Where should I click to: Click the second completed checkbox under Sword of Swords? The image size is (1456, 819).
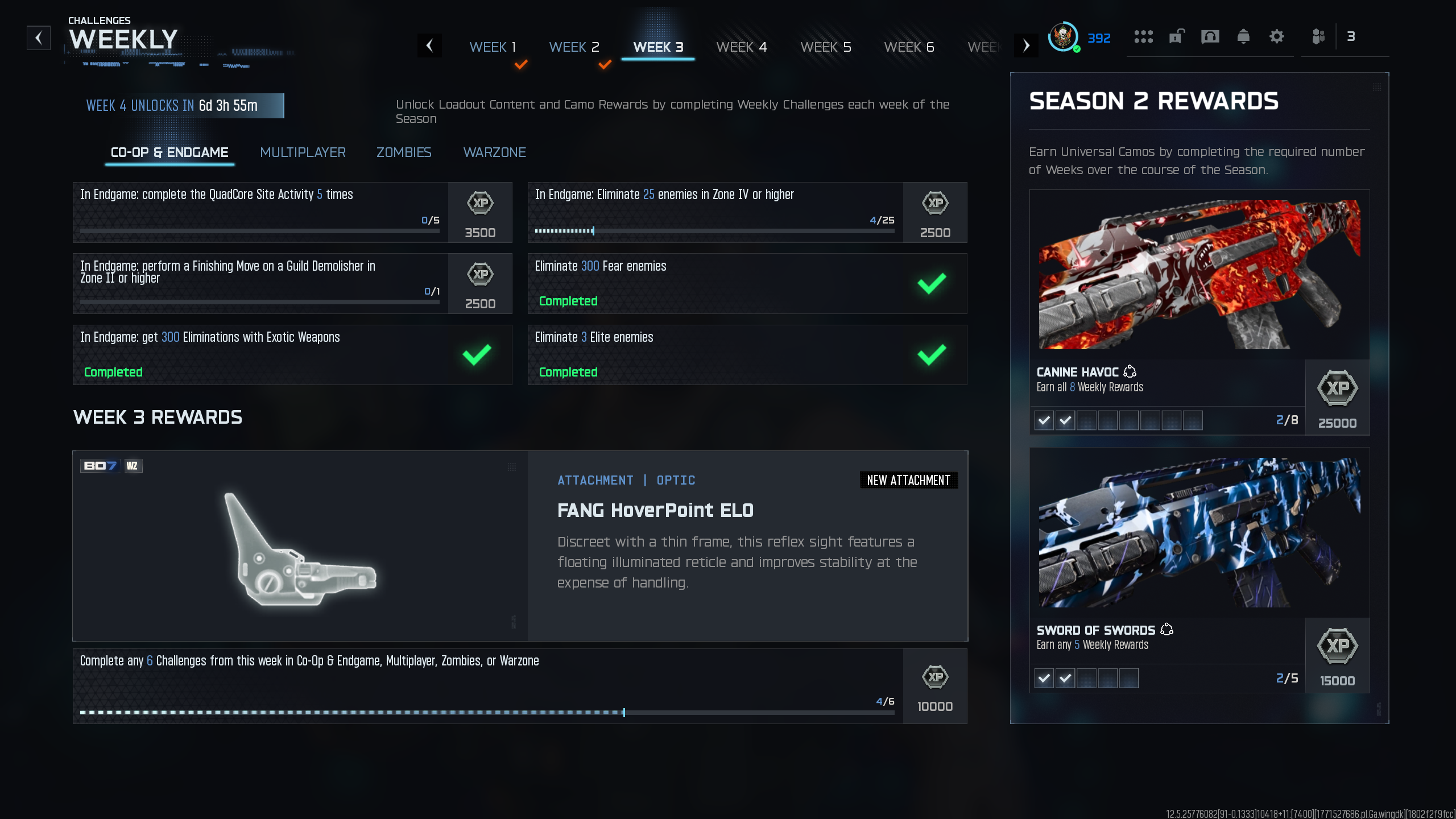pyautogui.click(x=1066, y=678)
